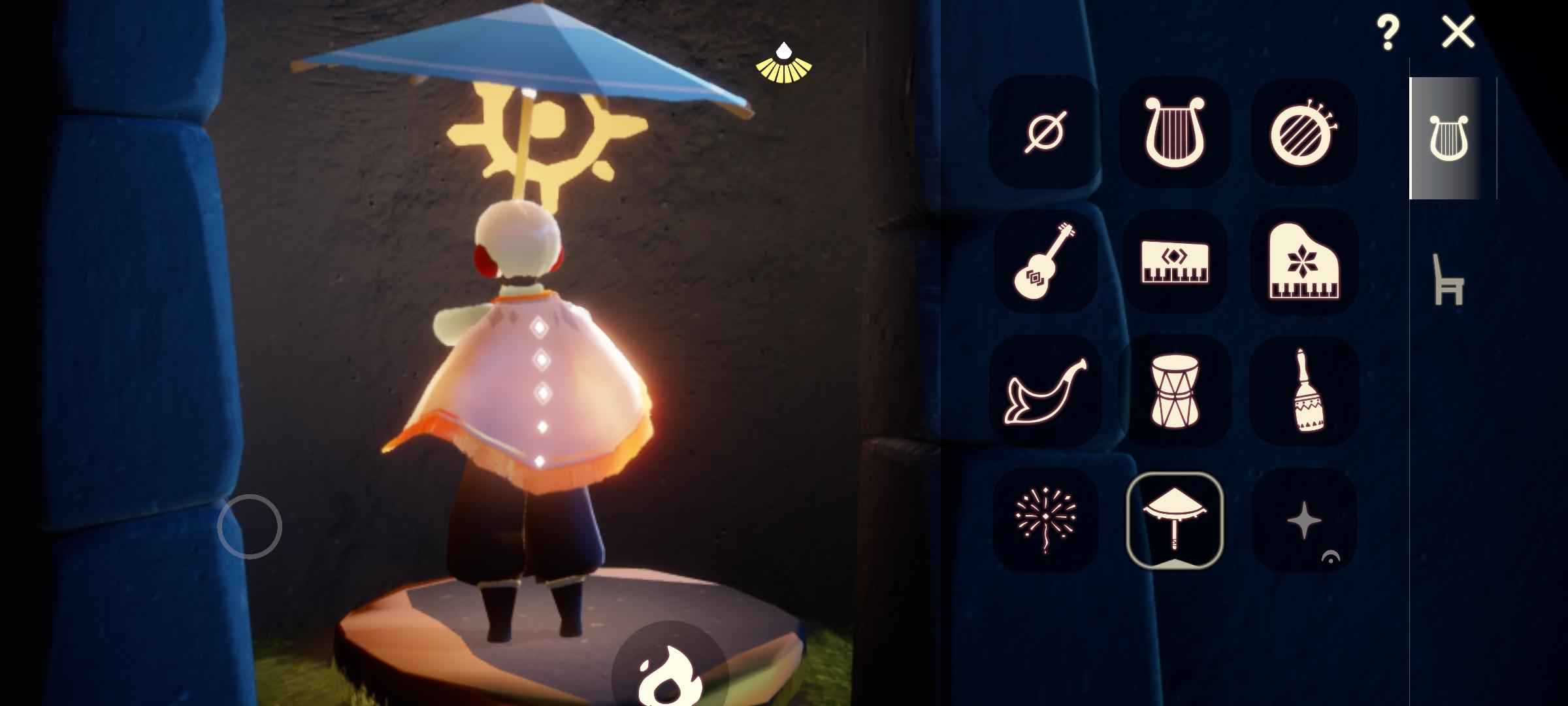Switch to the chair furniture tab
The width and height of the screenshot is (1568, 706).
coord(1448,280)
